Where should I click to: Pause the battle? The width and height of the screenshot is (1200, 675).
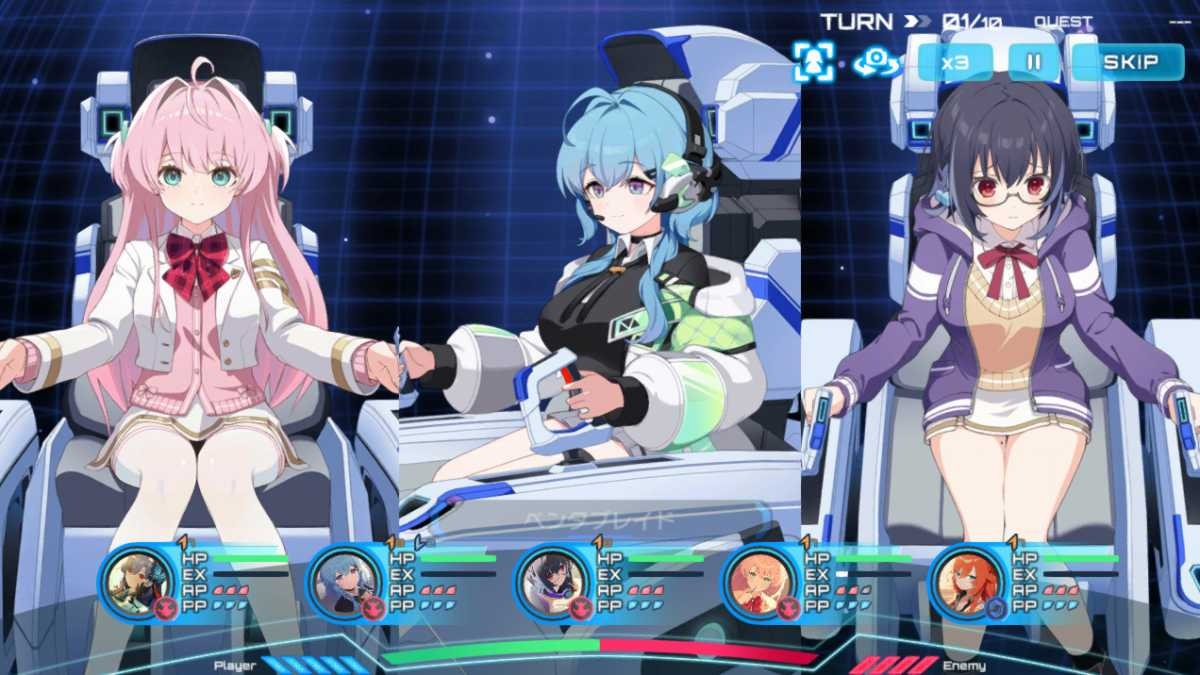click(1034, 62)
